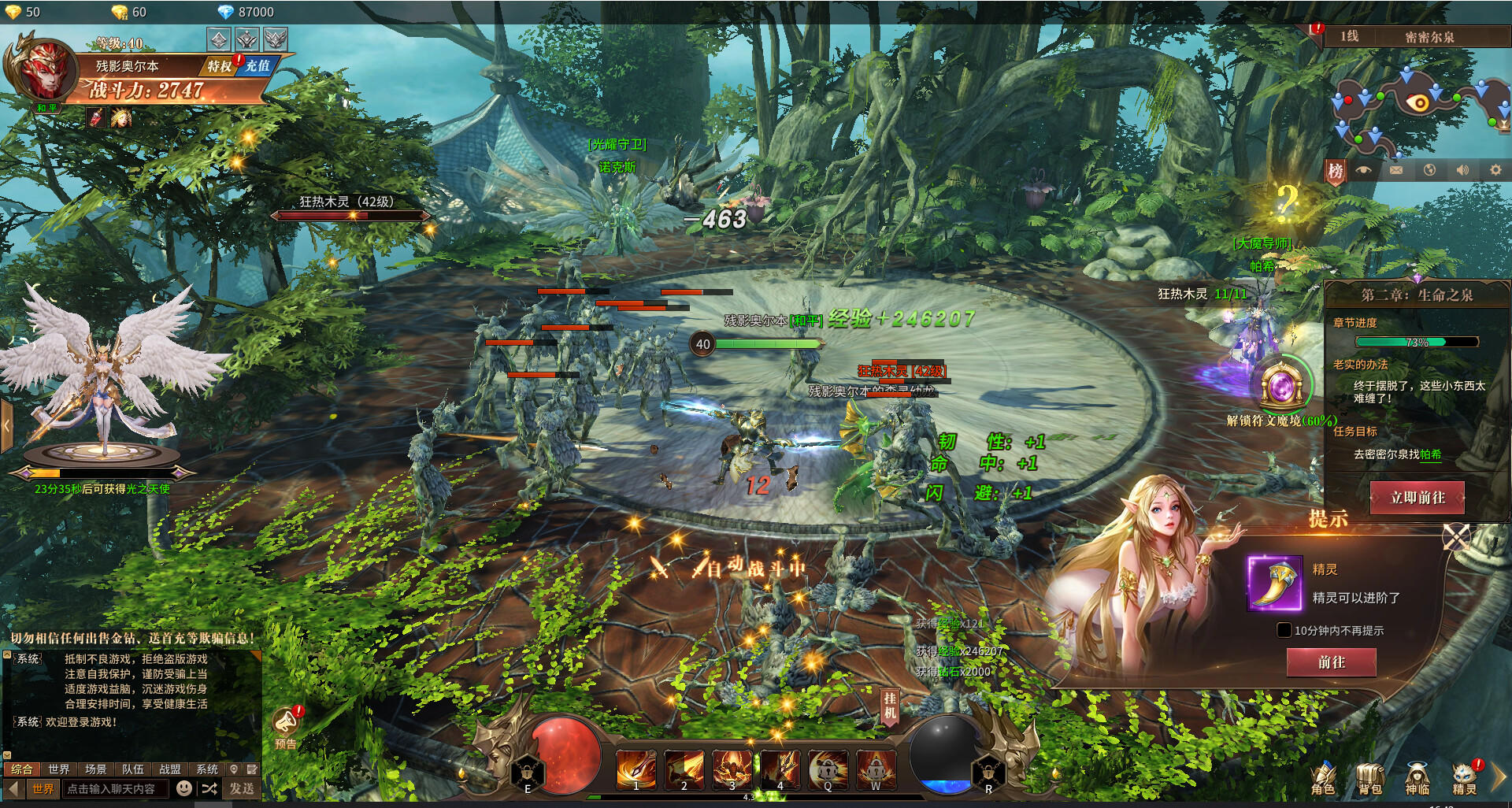Open the gear settings icon

1495,170
